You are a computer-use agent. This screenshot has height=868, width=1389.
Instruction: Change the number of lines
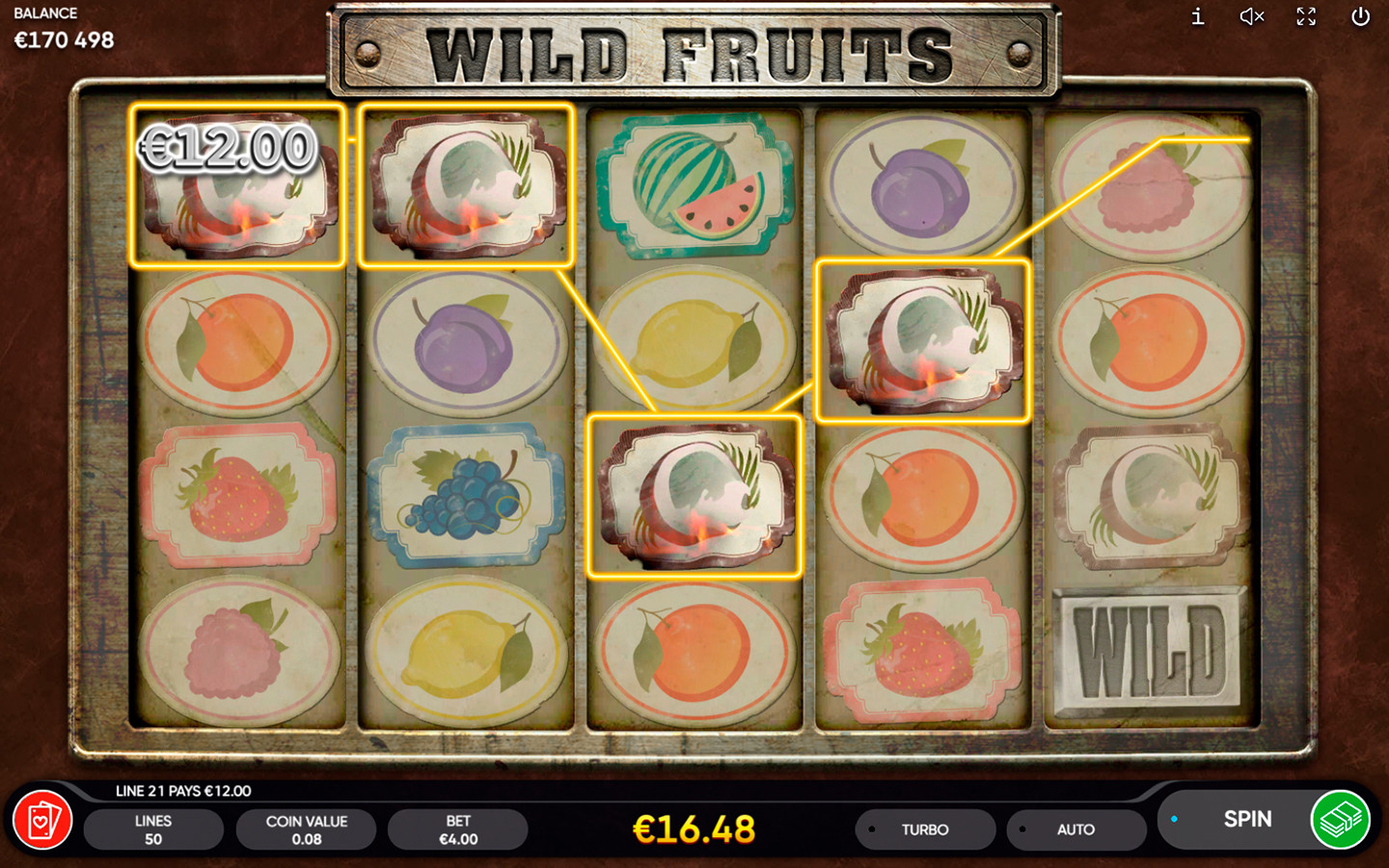pyautogui.click(x=153, y=829)
